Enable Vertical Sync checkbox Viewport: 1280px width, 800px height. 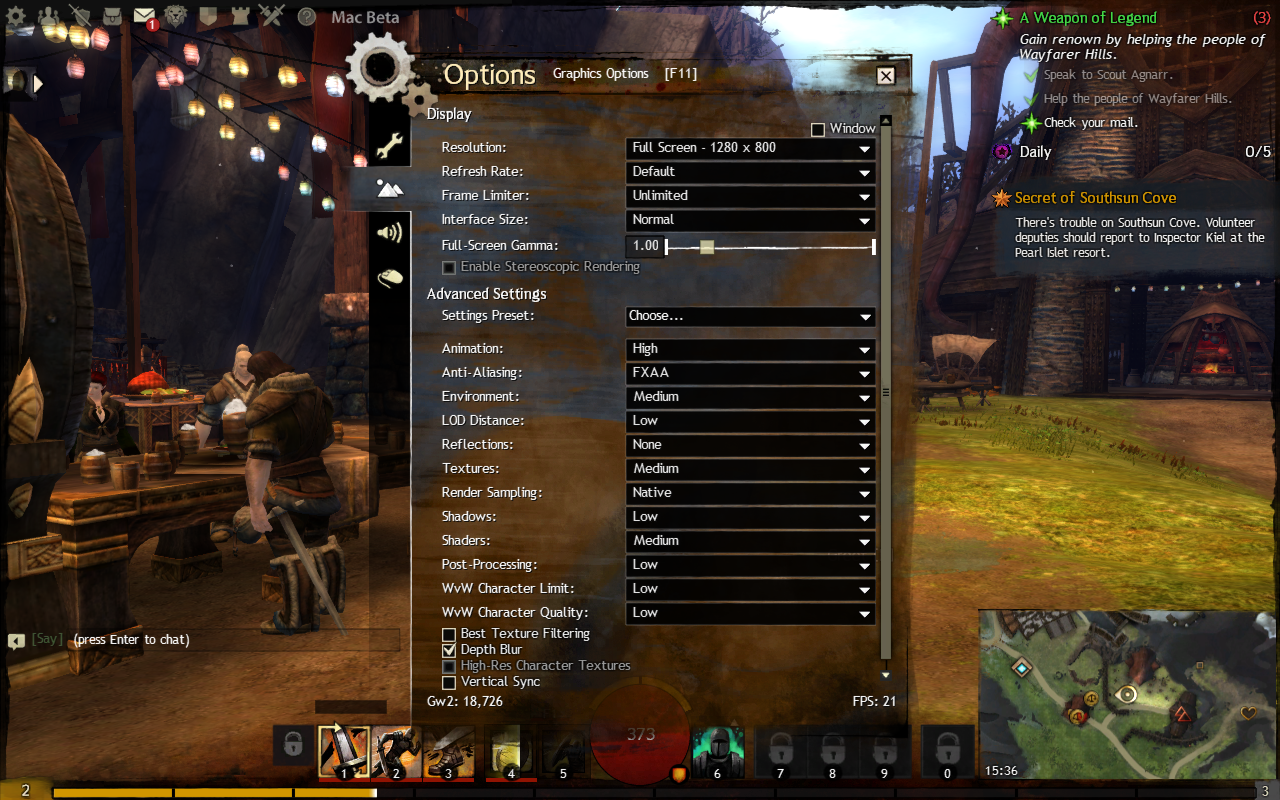click(x=449, y=682)
